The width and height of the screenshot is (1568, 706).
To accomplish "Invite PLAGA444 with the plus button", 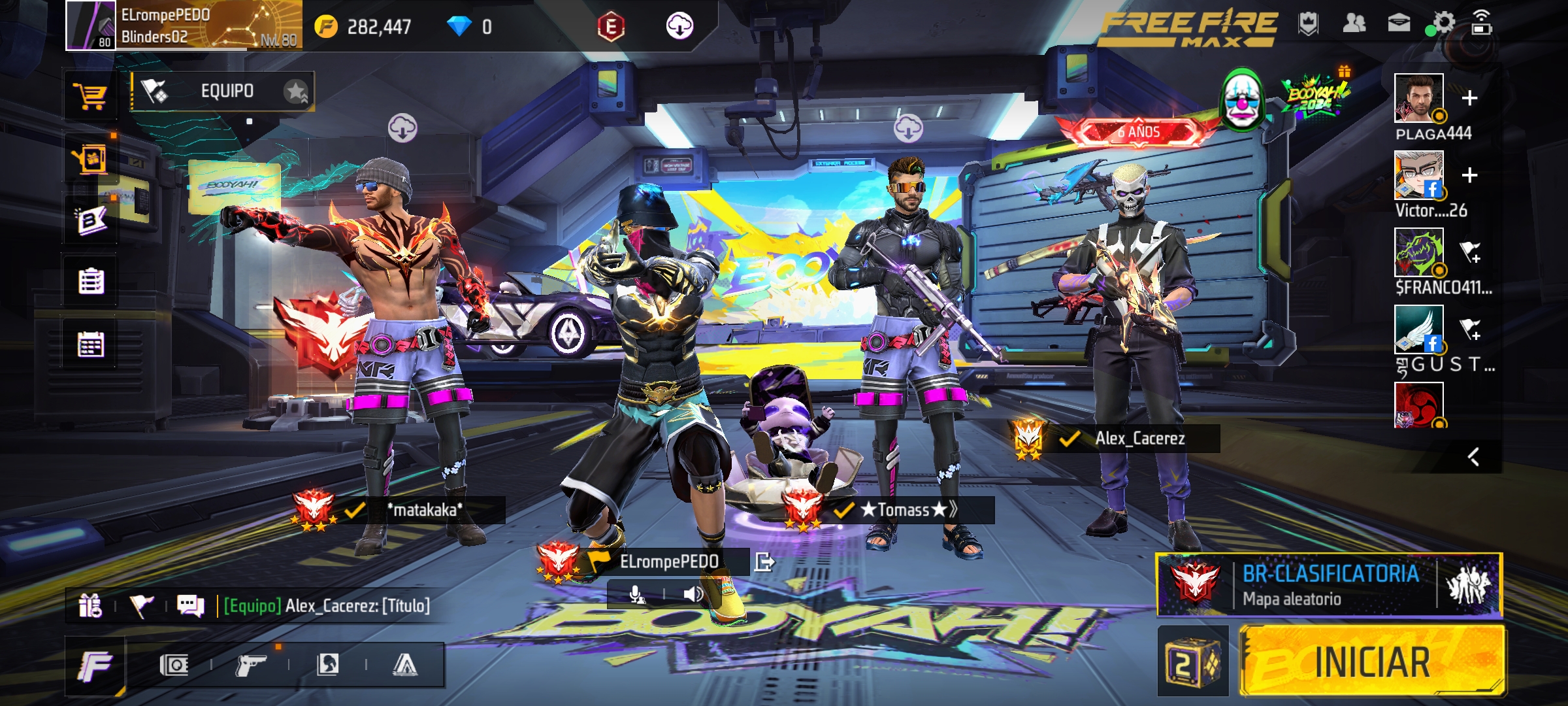I will (x=1469, y=98).
